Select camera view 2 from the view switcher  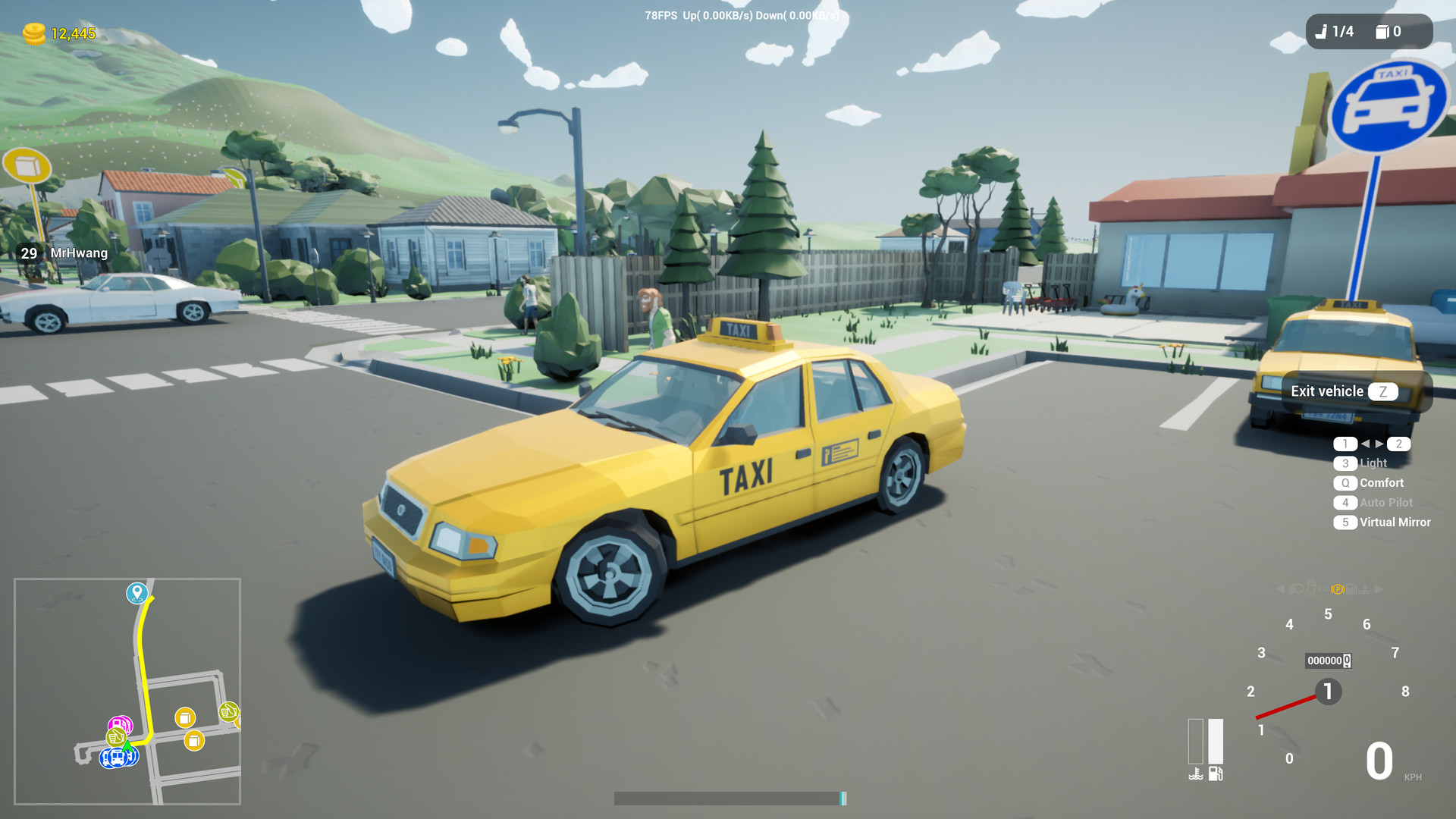(1398, 444)
